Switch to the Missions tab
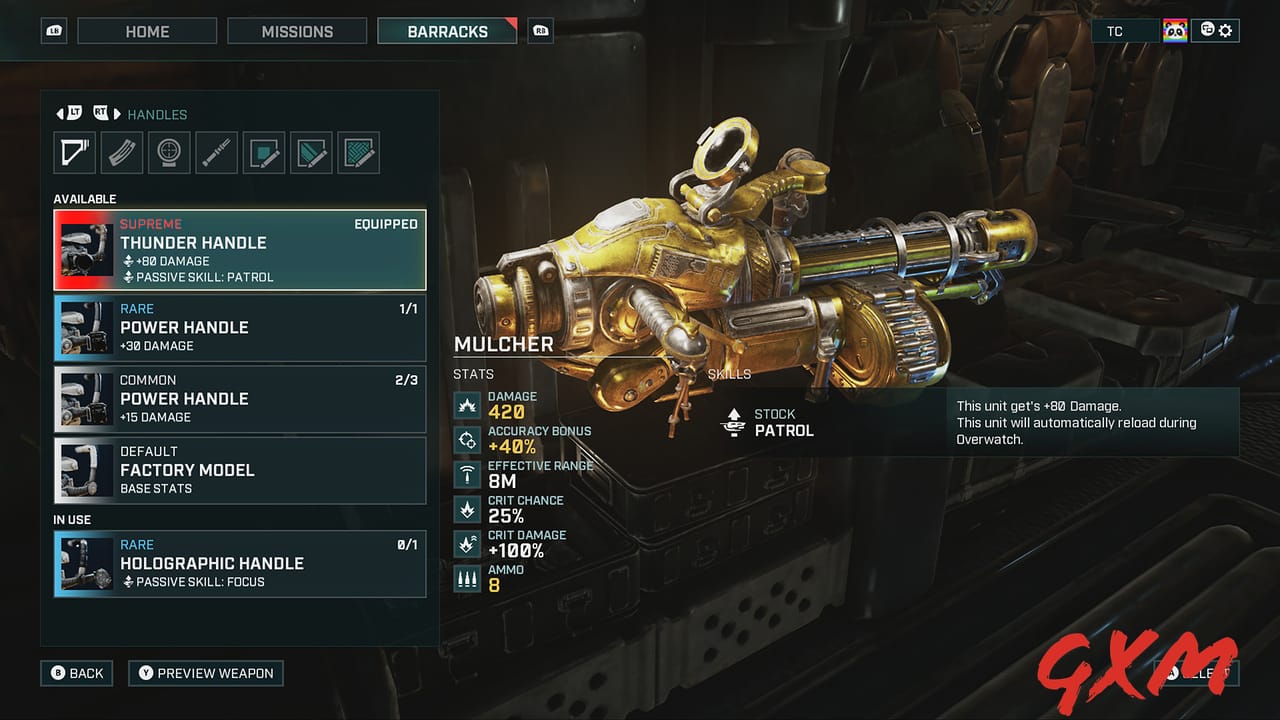Image resolution: width=1280 pixels, height=720 pixels. pyautogui.click(x=297, y=31)
